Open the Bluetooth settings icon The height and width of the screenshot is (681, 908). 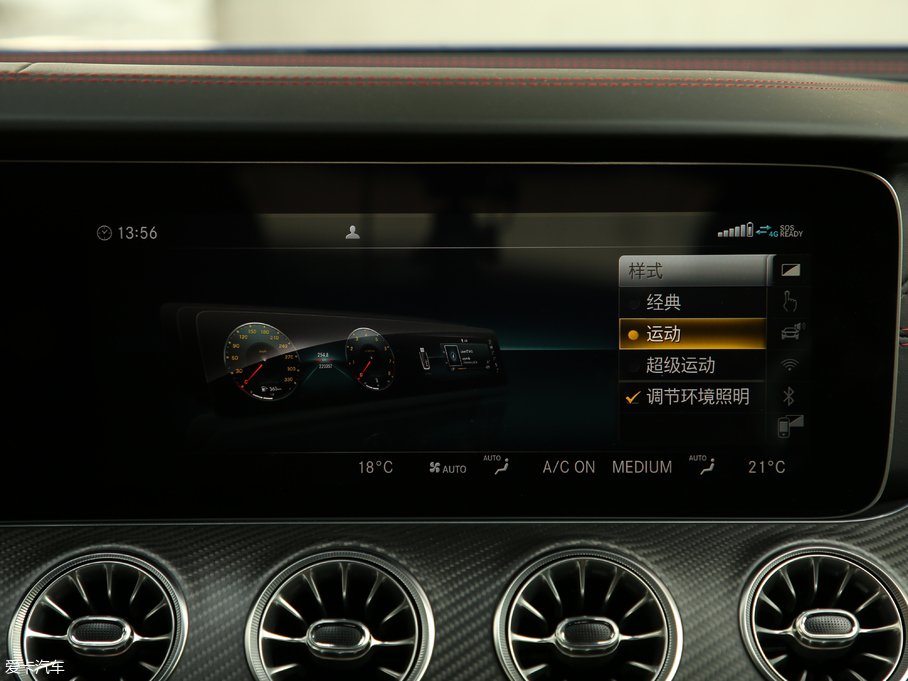(x=788, y=395)
